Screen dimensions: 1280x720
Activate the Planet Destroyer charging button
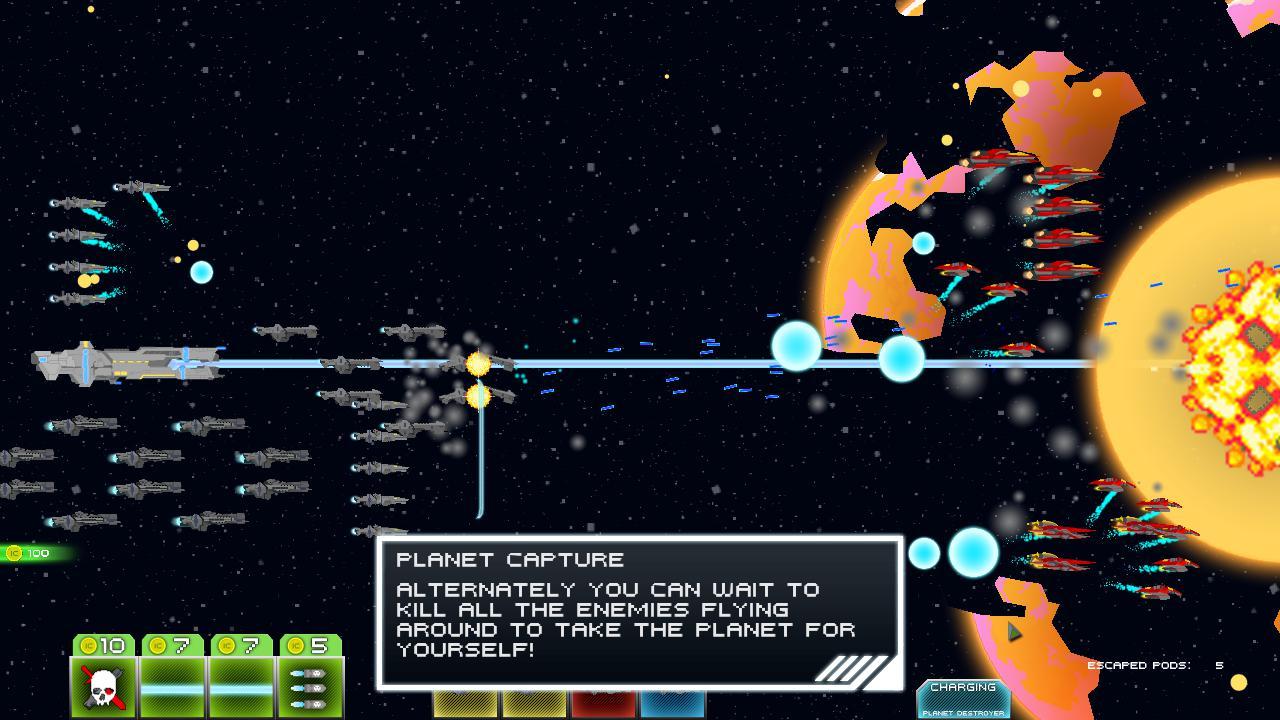tap(963, 699)
